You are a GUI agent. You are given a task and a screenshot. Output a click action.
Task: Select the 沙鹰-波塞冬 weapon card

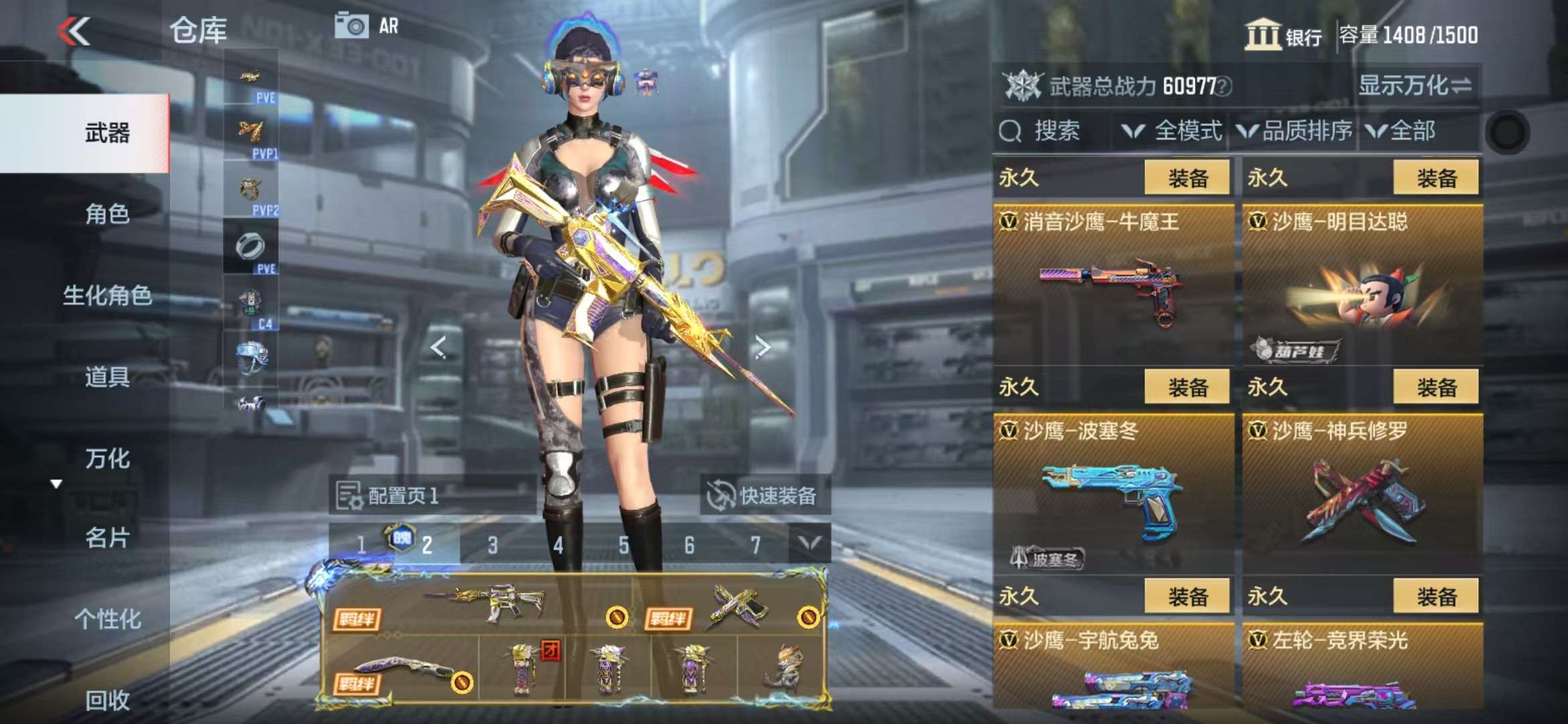tap(1113, 496)
